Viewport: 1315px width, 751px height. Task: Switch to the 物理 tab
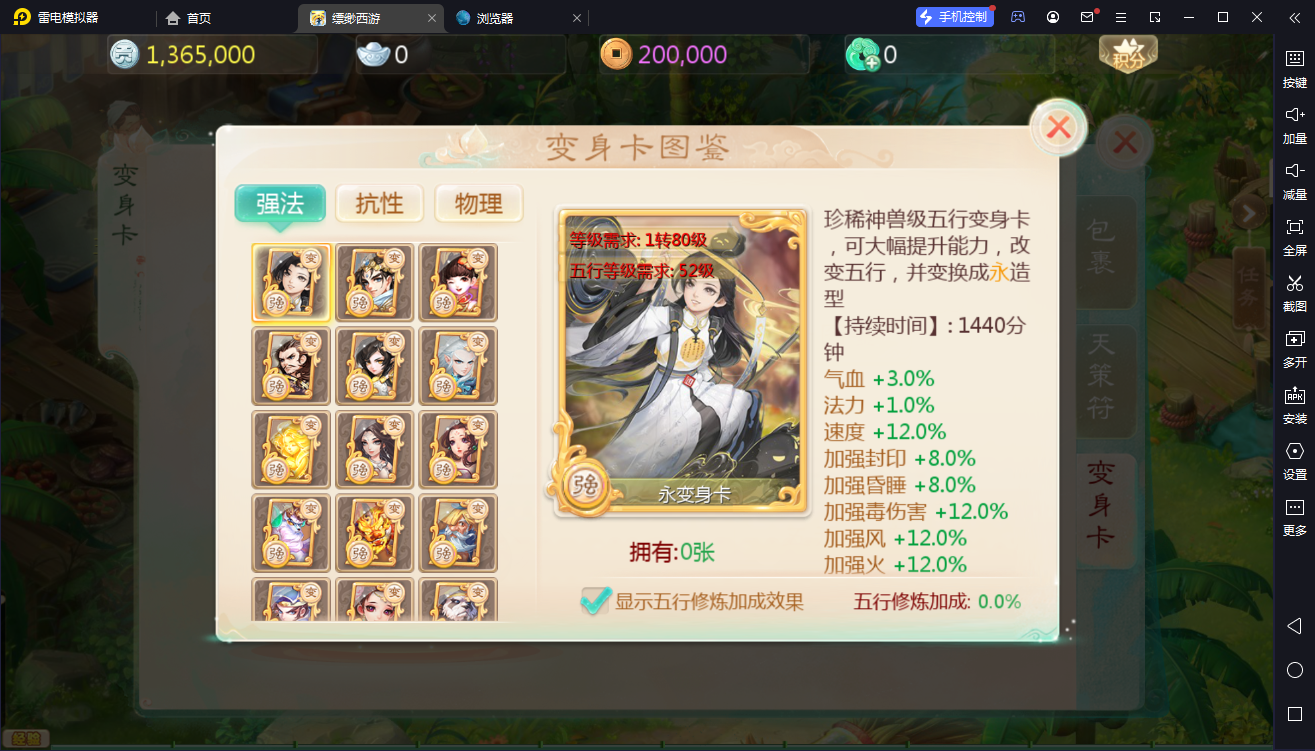click(x=478, y=203)
